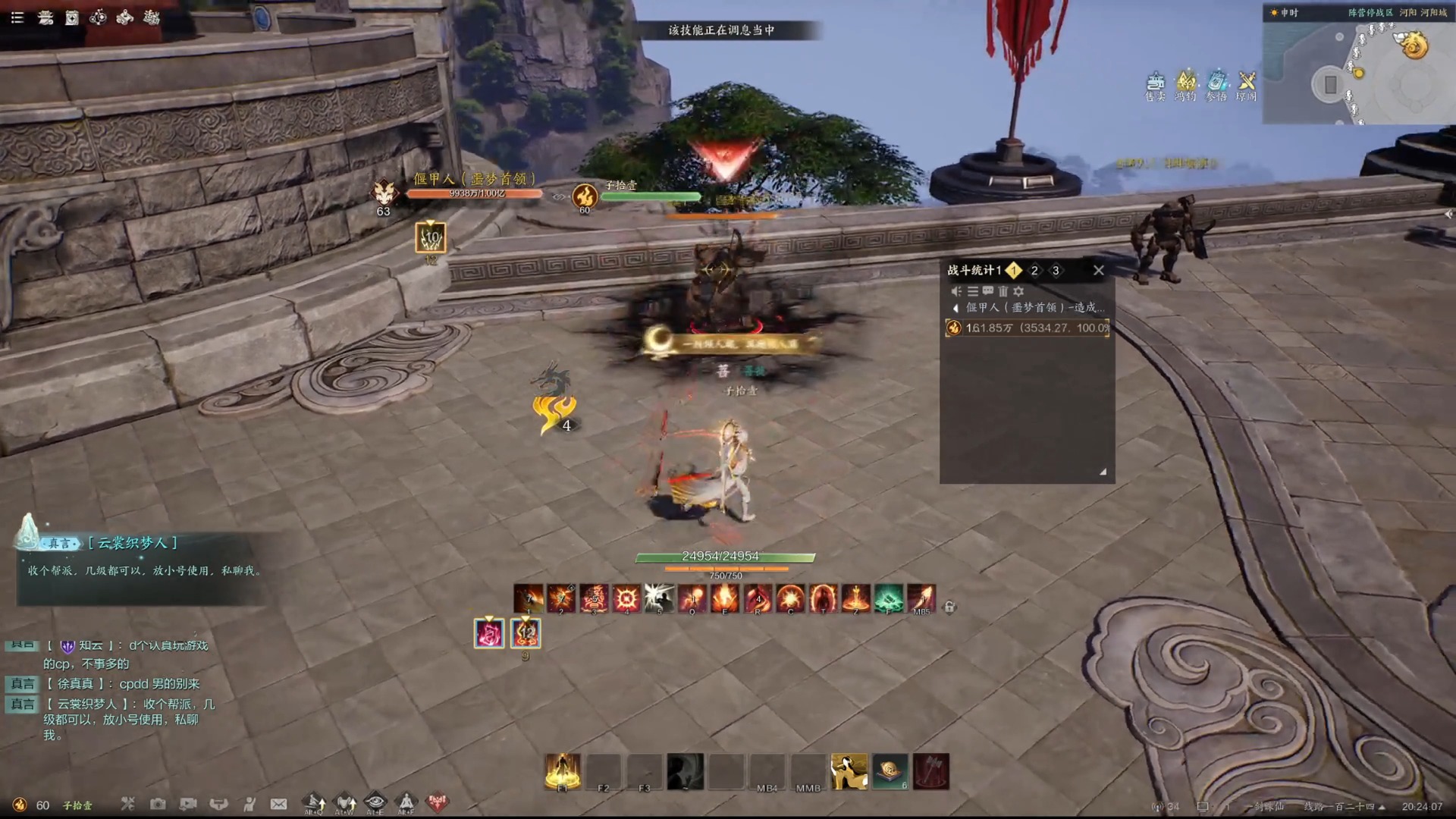The width and height of the screenshot is (1456, 819).
Task: Activate the golden aura skill on F1
Action: pos(563,771)
